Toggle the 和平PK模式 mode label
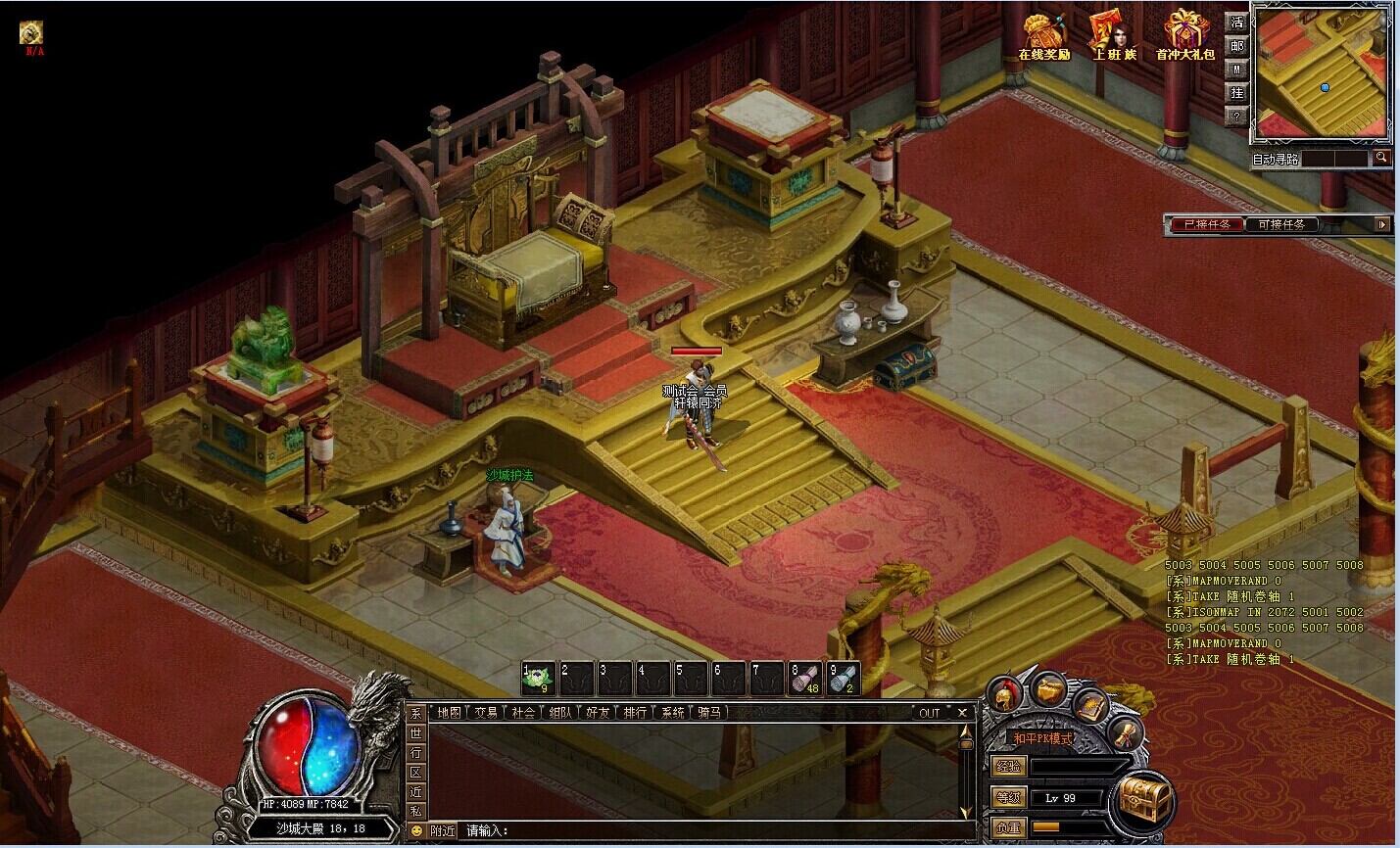The height and width of the screenshot is (848, 1400). (1043, 738)
